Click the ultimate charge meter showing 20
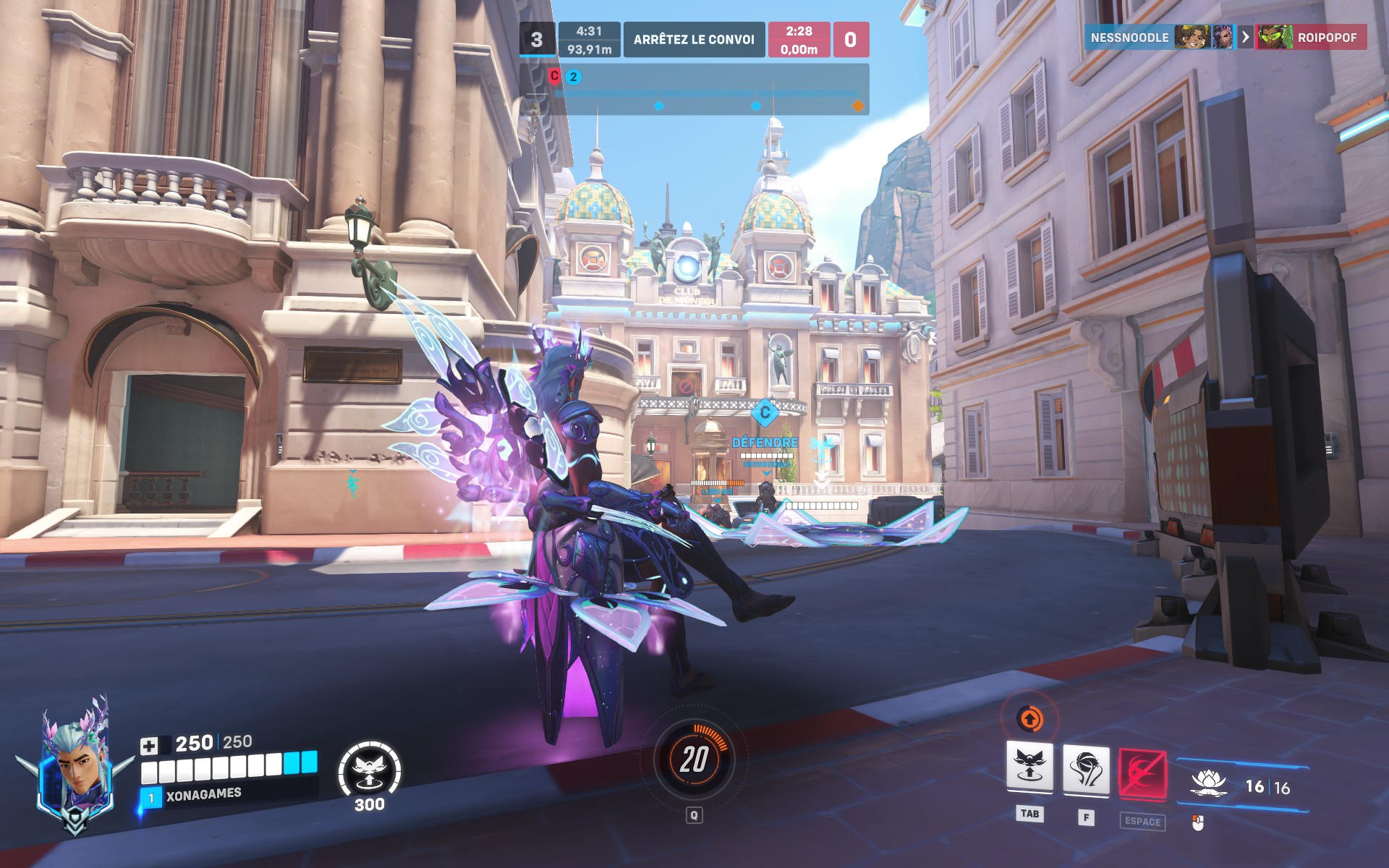The image size is (1389, 868). tap(694, 759)
